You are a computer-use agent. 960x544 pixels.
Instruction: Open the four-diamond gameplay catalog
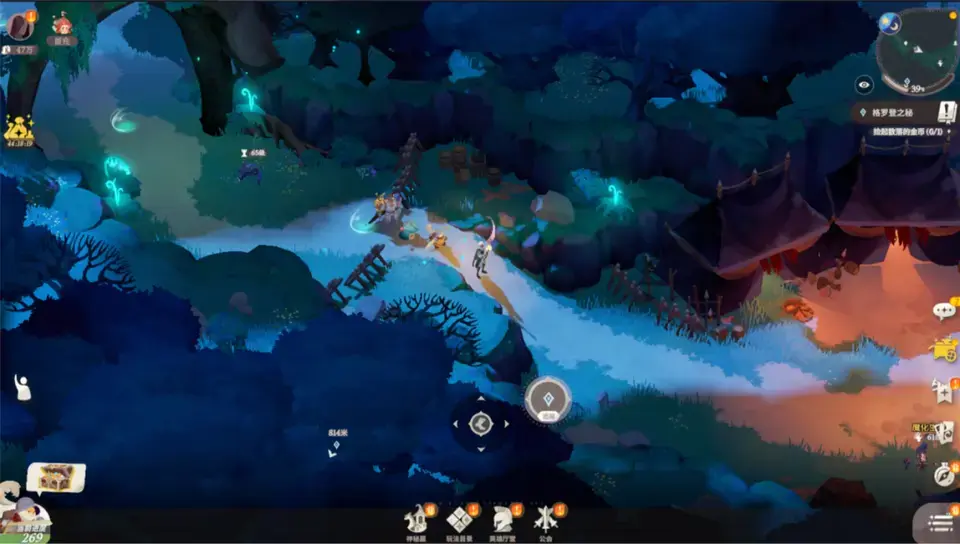[460, 520]
